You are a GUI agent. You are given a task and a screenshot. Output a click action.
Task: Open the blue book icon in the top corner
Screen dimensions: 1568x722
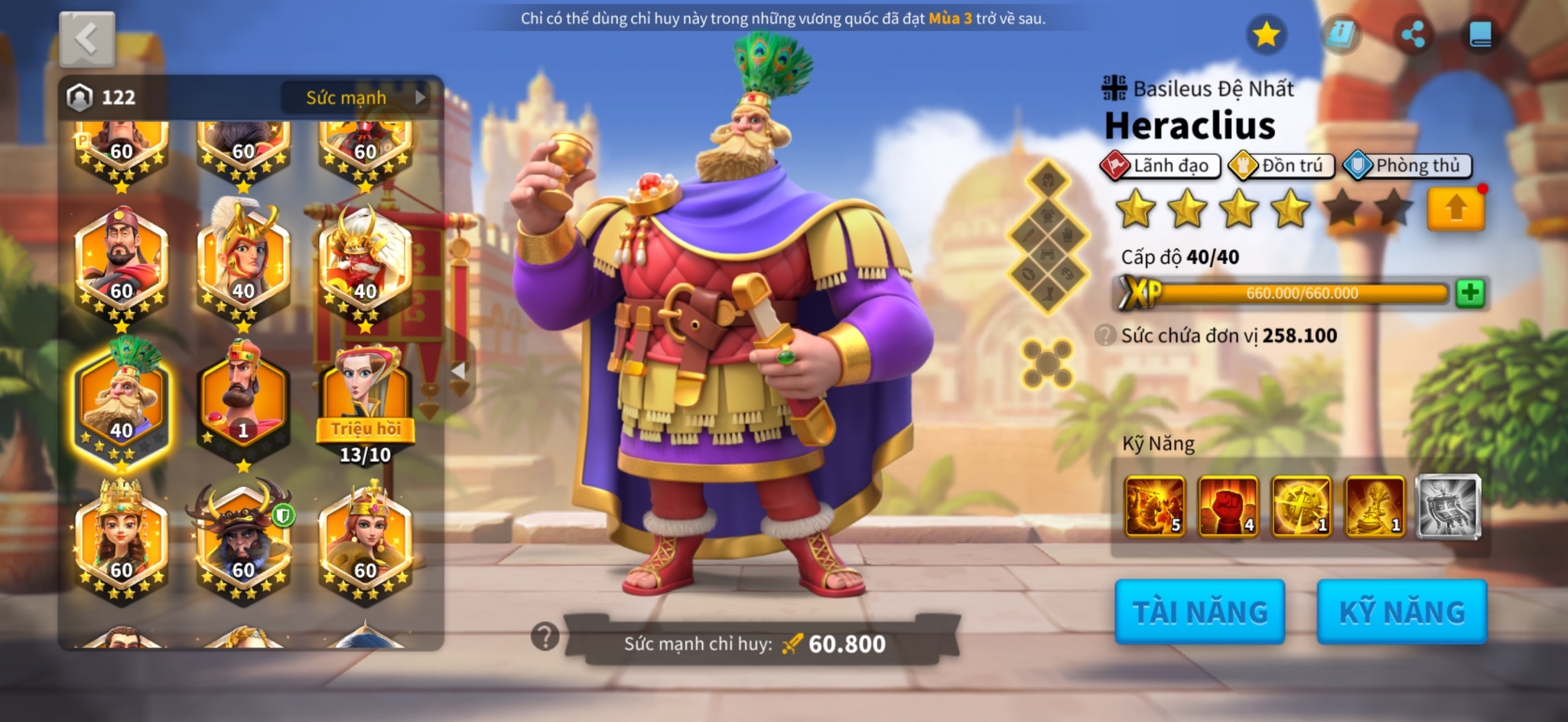[x=1480, y=35]
